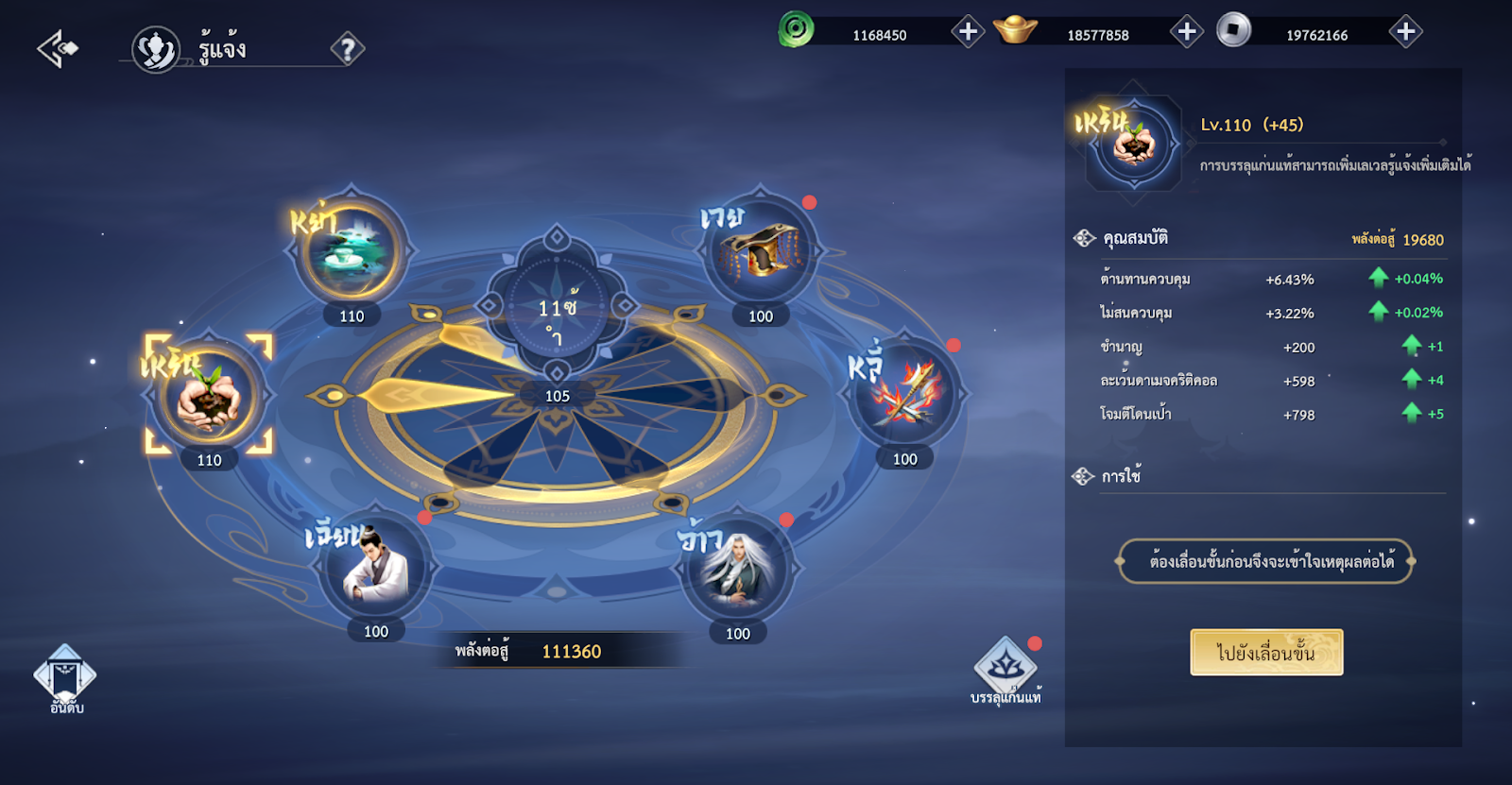Select the white-haired elder node
Image resolution: width=1512 pixels, height=785 pixels.
pyautogui.click(x=737, y=570)
